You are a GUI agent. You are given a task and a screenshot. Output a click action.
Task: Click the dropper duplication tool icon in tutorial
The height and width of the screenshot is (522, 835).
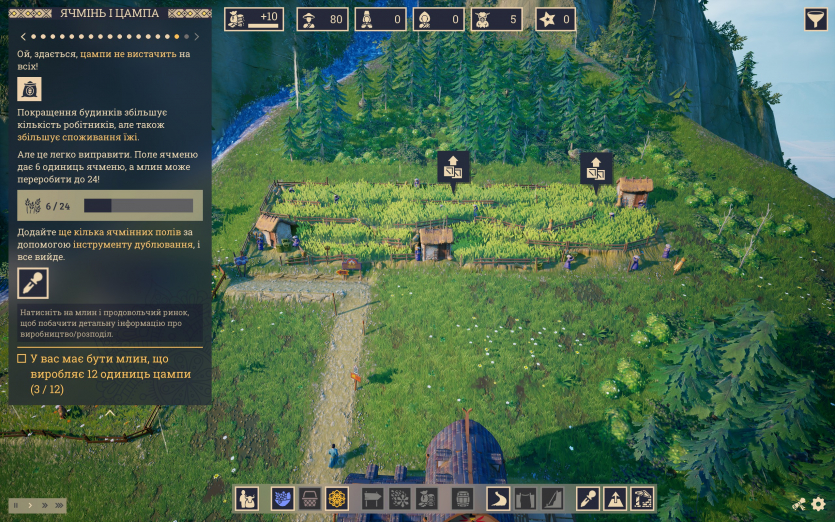click(x=32, y=283)
